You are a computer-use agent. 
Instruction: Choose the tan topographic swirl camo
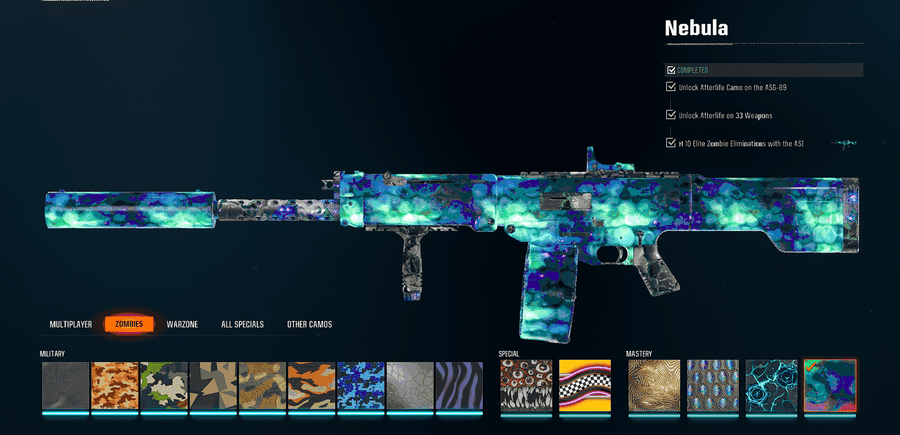click(262, 386)
